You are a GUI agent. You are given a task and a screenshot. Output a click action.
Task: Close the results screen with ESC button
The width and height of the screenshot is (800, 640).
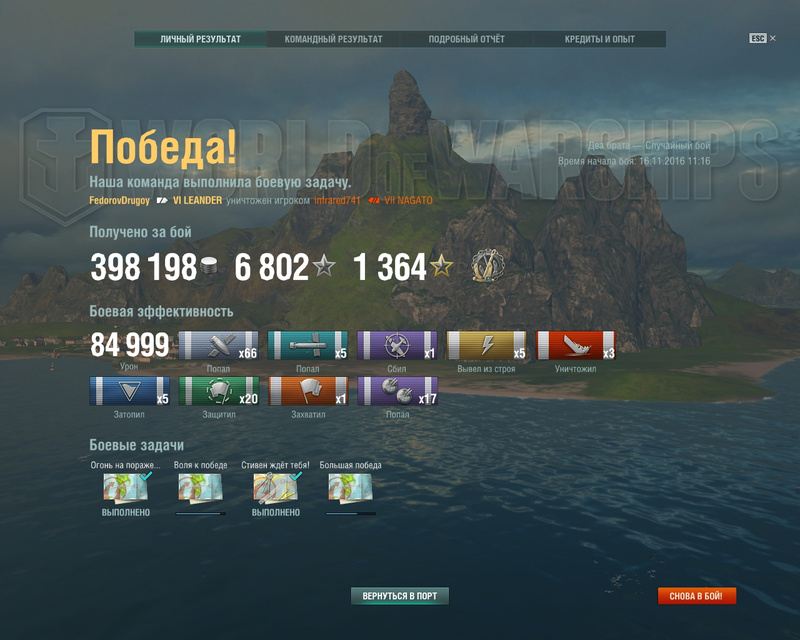tap(760, 38)
